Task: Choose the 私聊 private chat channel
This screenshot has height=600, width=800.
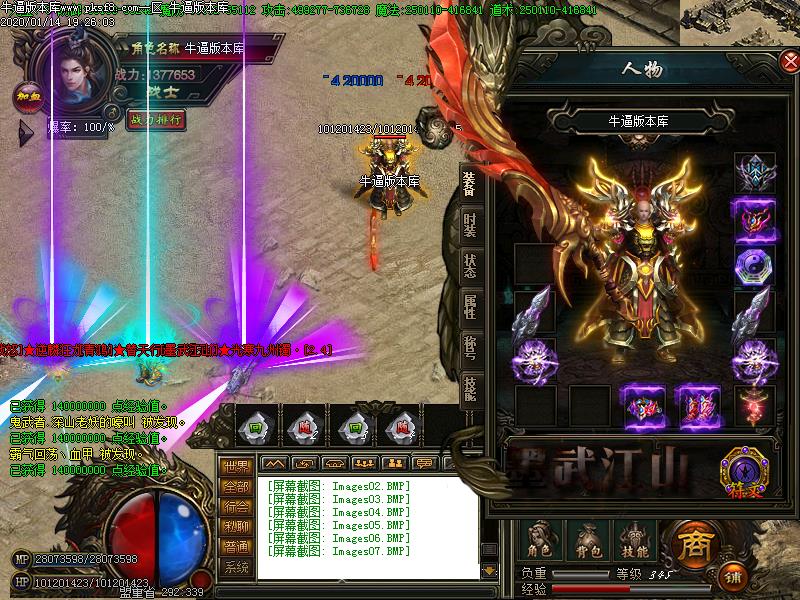Action: click(x=236, y=526)
